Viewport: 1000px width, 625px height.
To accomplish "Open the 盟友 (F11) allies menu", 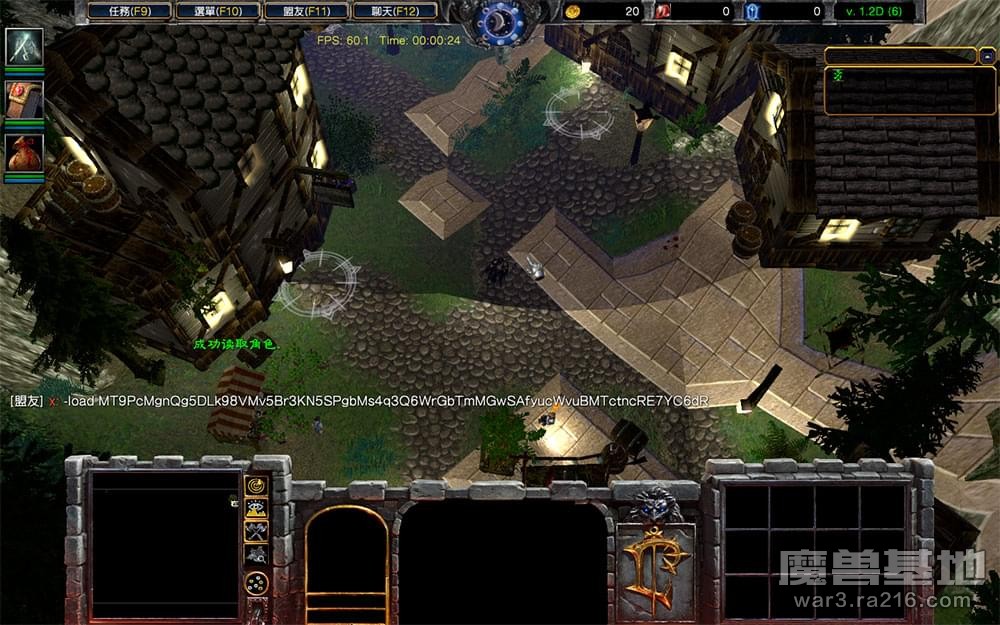I will coord(307,11).
